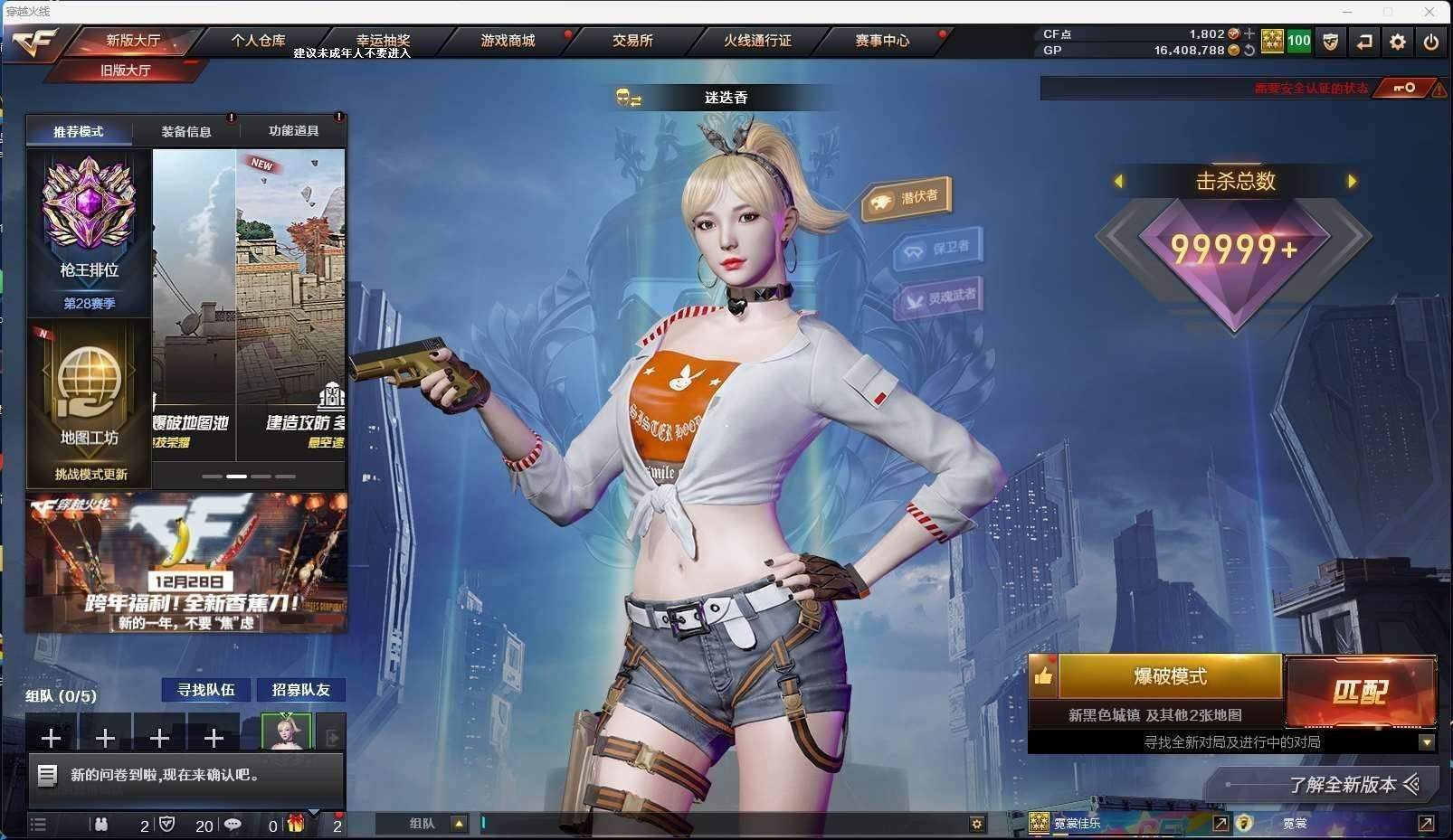Open the 交易所 exchange page

pyautogui.click(x=632, y=41)
